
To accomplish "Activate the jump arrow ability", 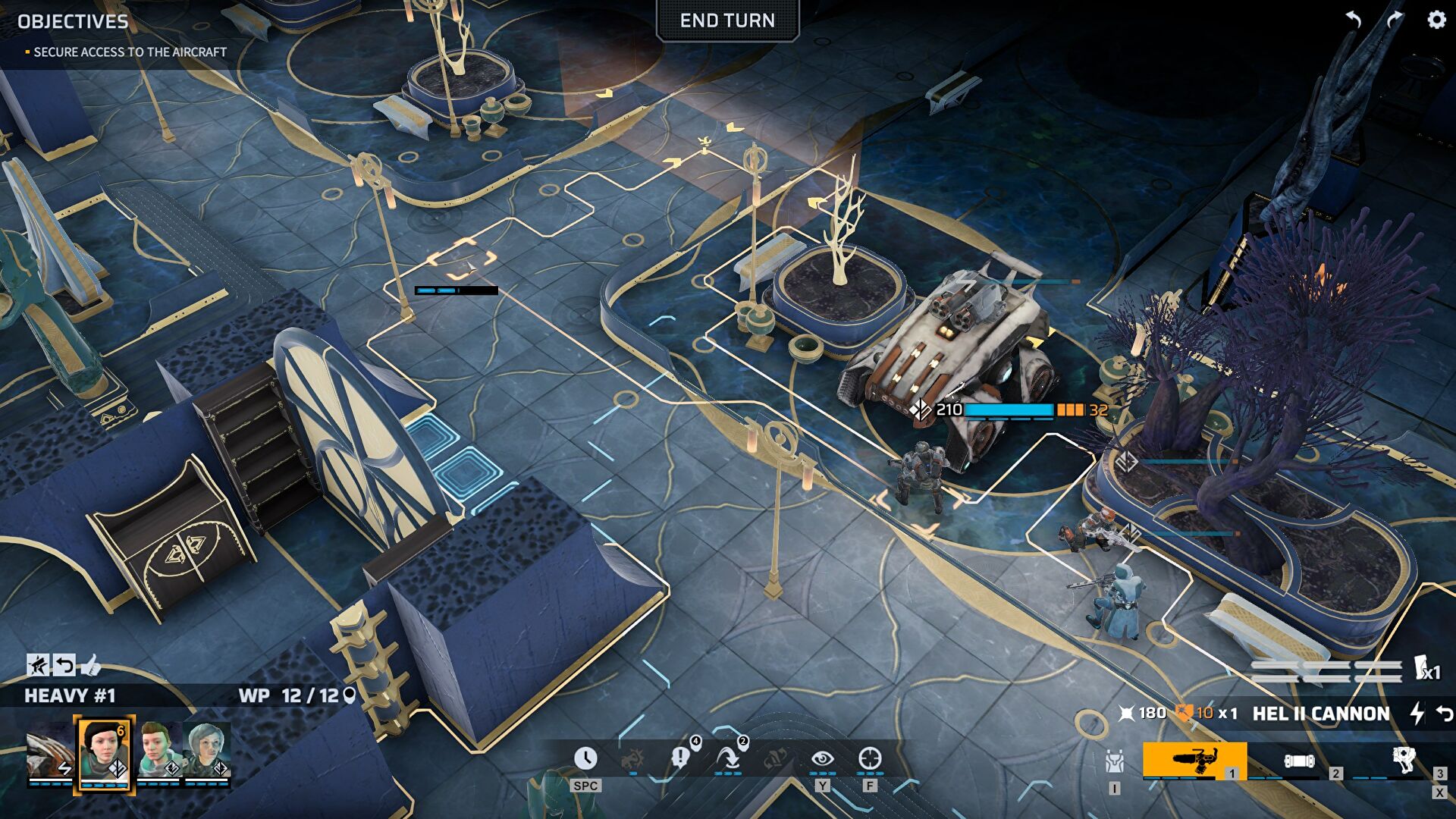I will point(729,757).
